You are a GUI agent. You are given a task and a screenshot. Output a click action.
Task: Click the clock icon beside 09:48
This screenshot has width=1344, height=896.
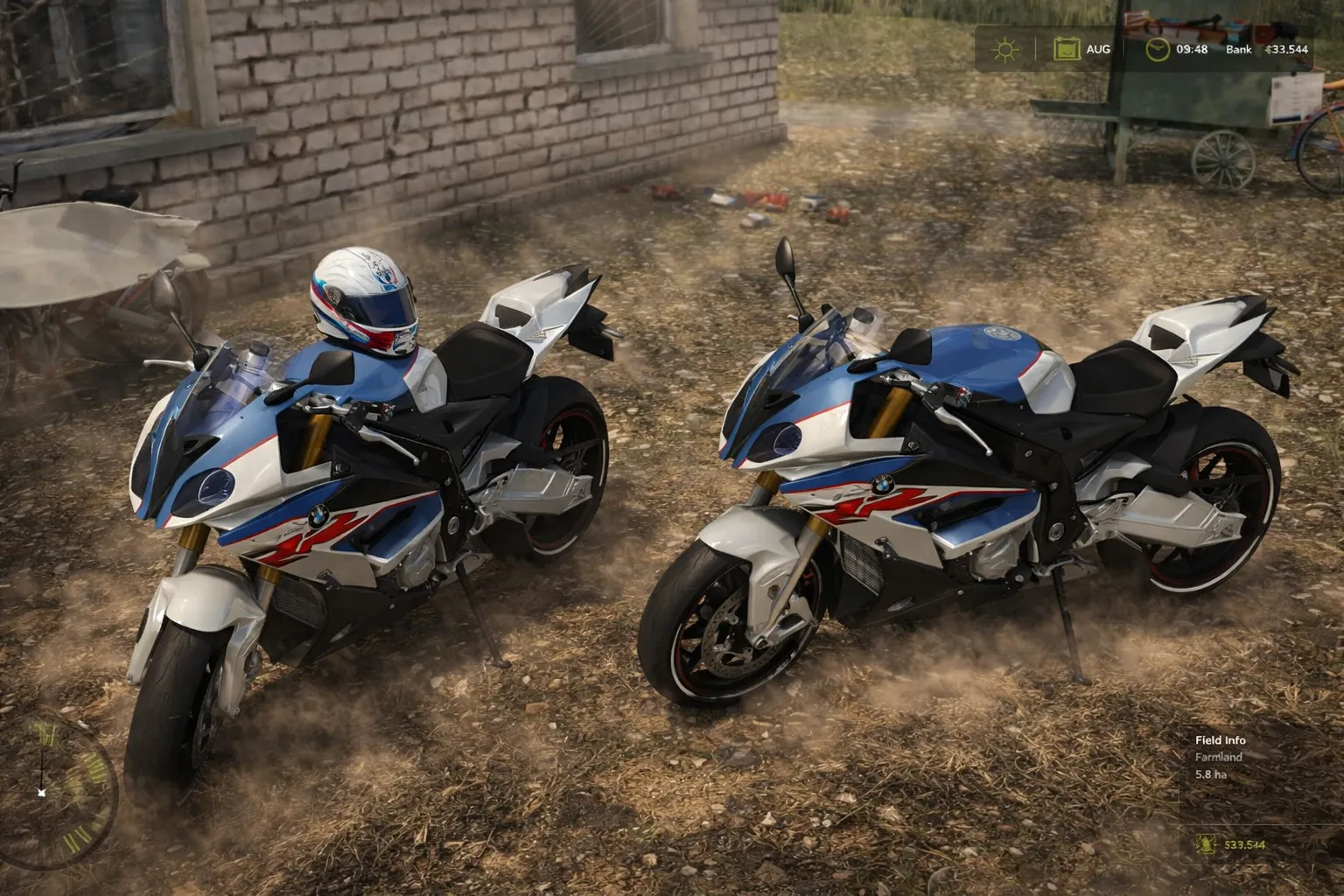(1157, 49)
